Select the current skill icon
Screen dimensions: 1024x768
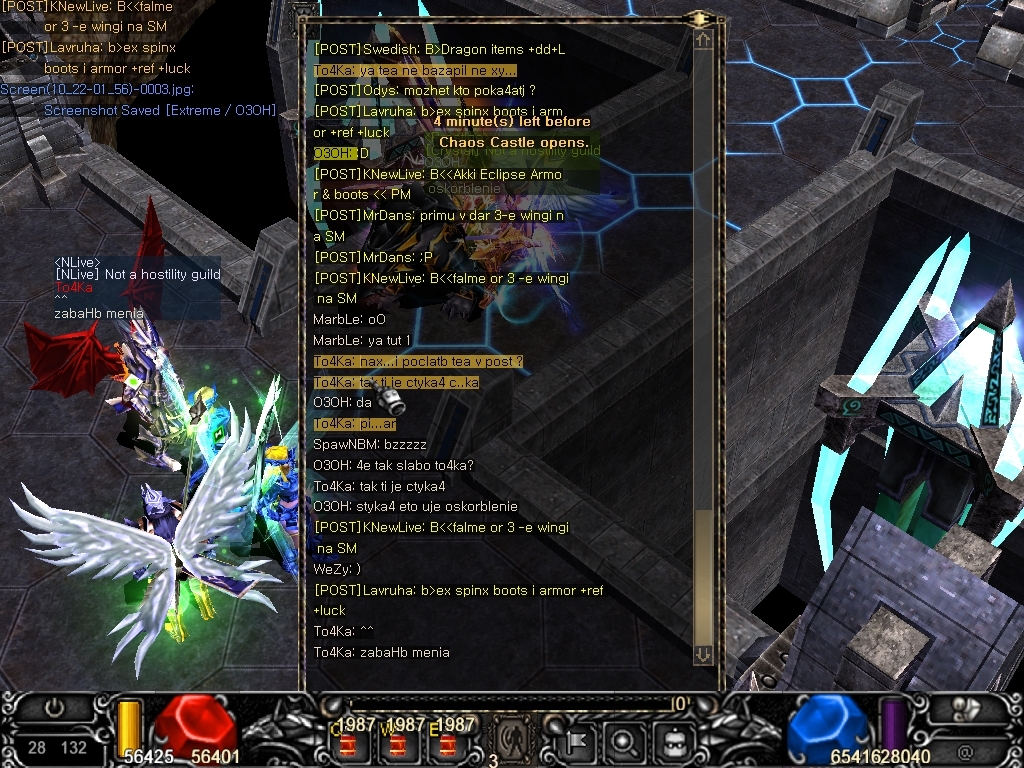click(x=513, y=741)
